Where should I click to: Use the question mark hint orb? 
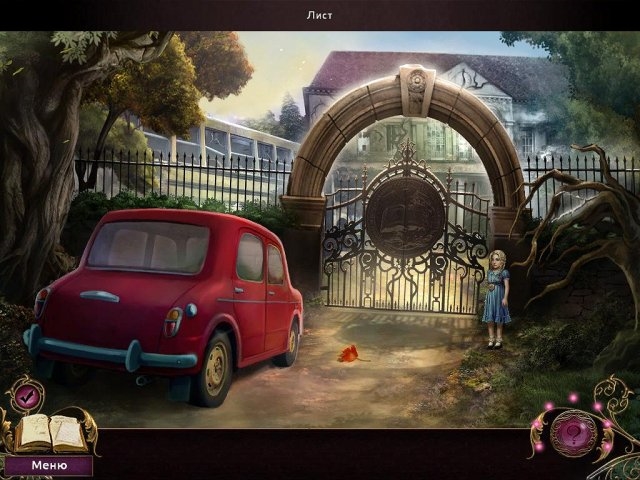[574, 433]
